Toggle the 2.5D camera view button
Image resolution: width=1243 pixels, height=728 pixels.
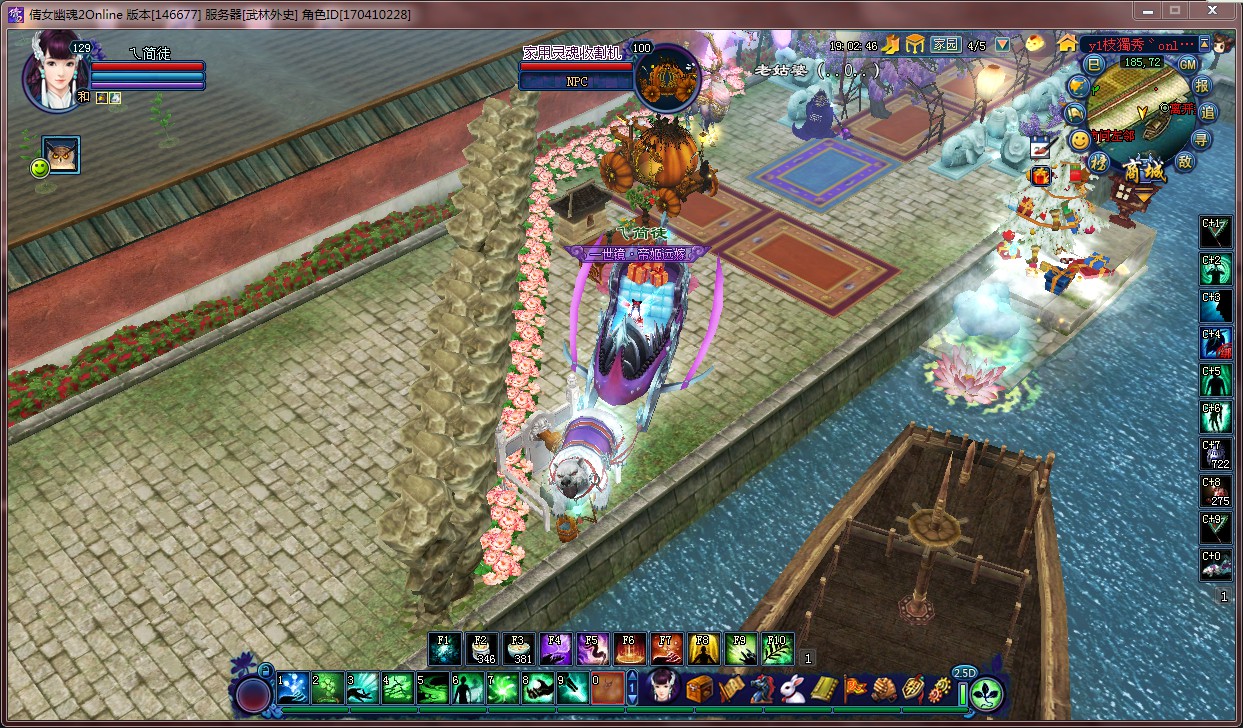pos(965,672)
